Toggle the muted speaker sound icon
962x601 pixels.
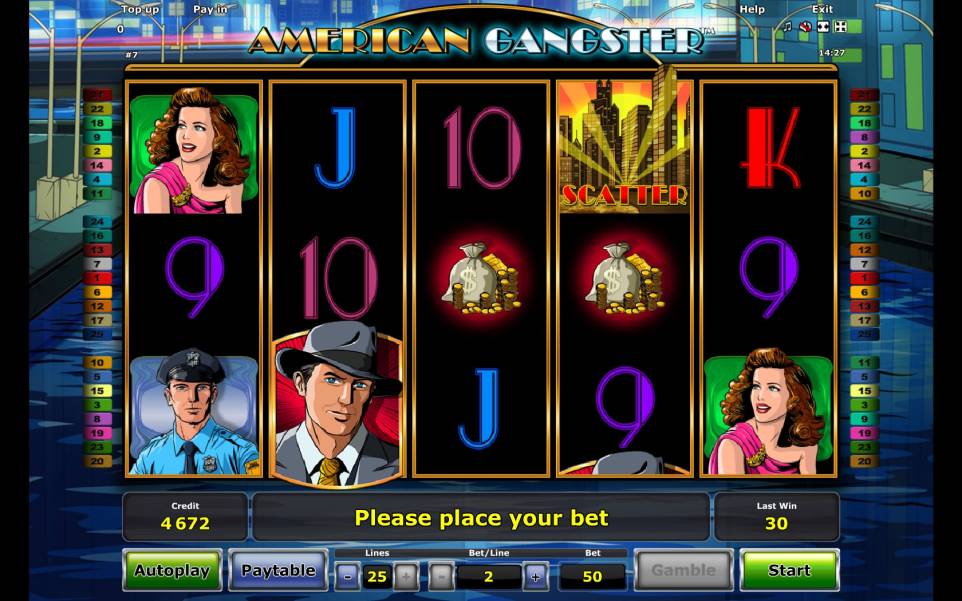pyautogui.click(x=805, y=27)
